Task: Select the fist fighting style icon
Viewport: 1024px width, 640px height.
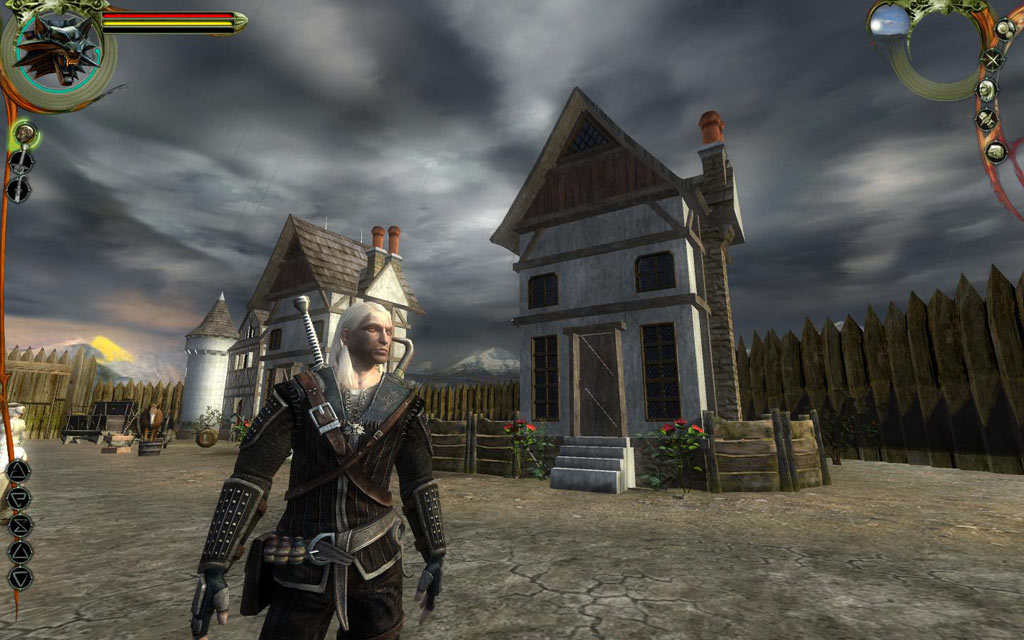Action: click(x=24, y=132)
